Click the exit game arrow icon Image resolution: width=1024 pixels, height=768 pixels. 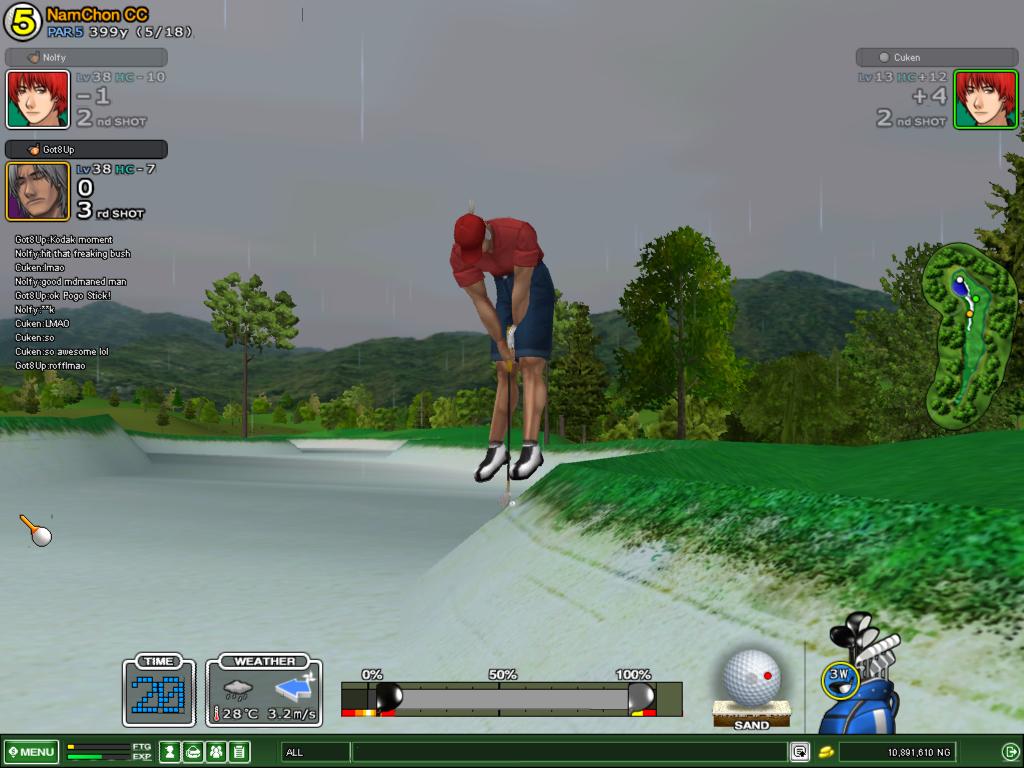[1010, 751]
